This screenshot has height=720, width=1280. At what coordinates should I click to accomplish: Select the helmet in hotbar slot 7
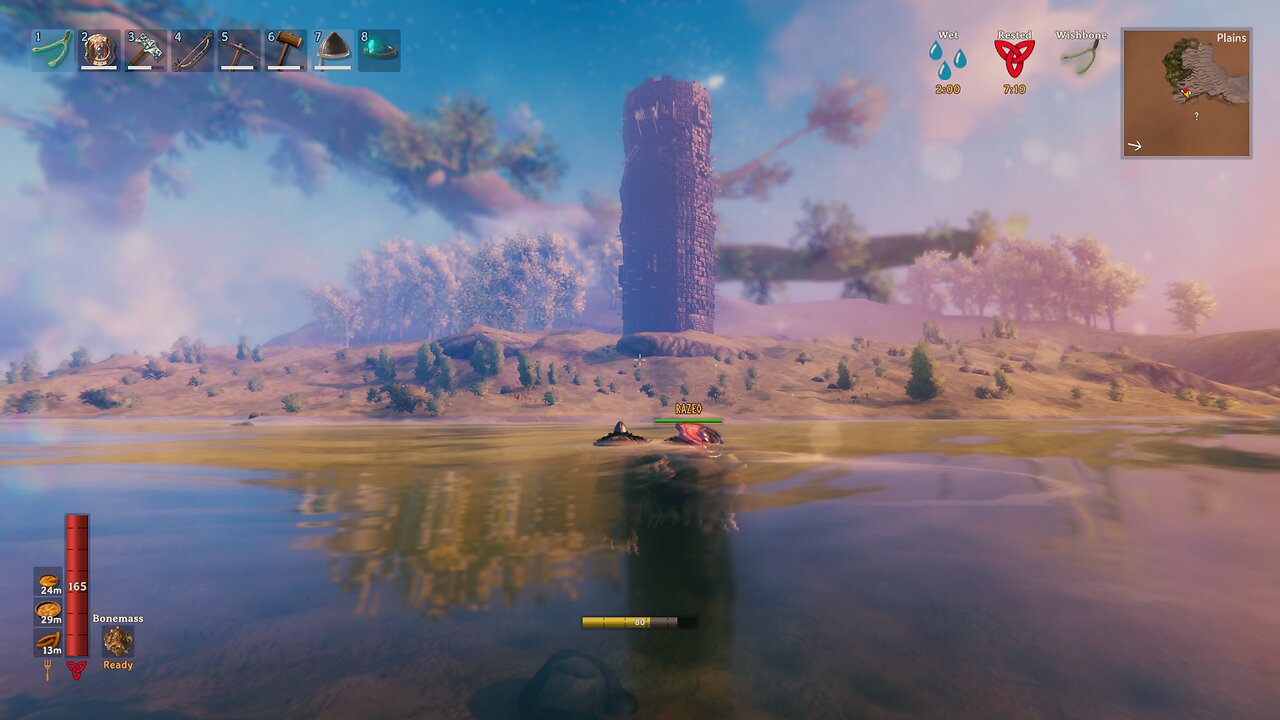pos(333,50)
